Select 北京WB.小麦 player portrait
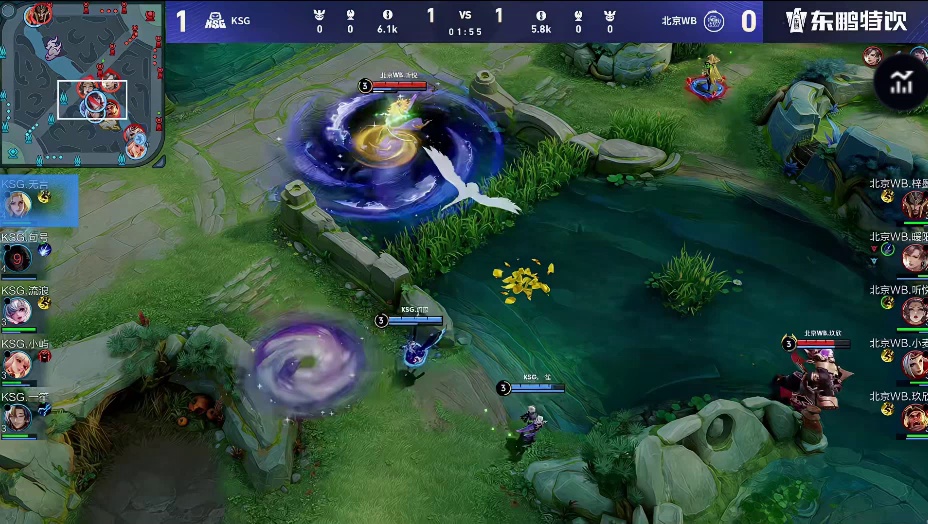Screen dimensions: 928x524 [x=914, y=364]
